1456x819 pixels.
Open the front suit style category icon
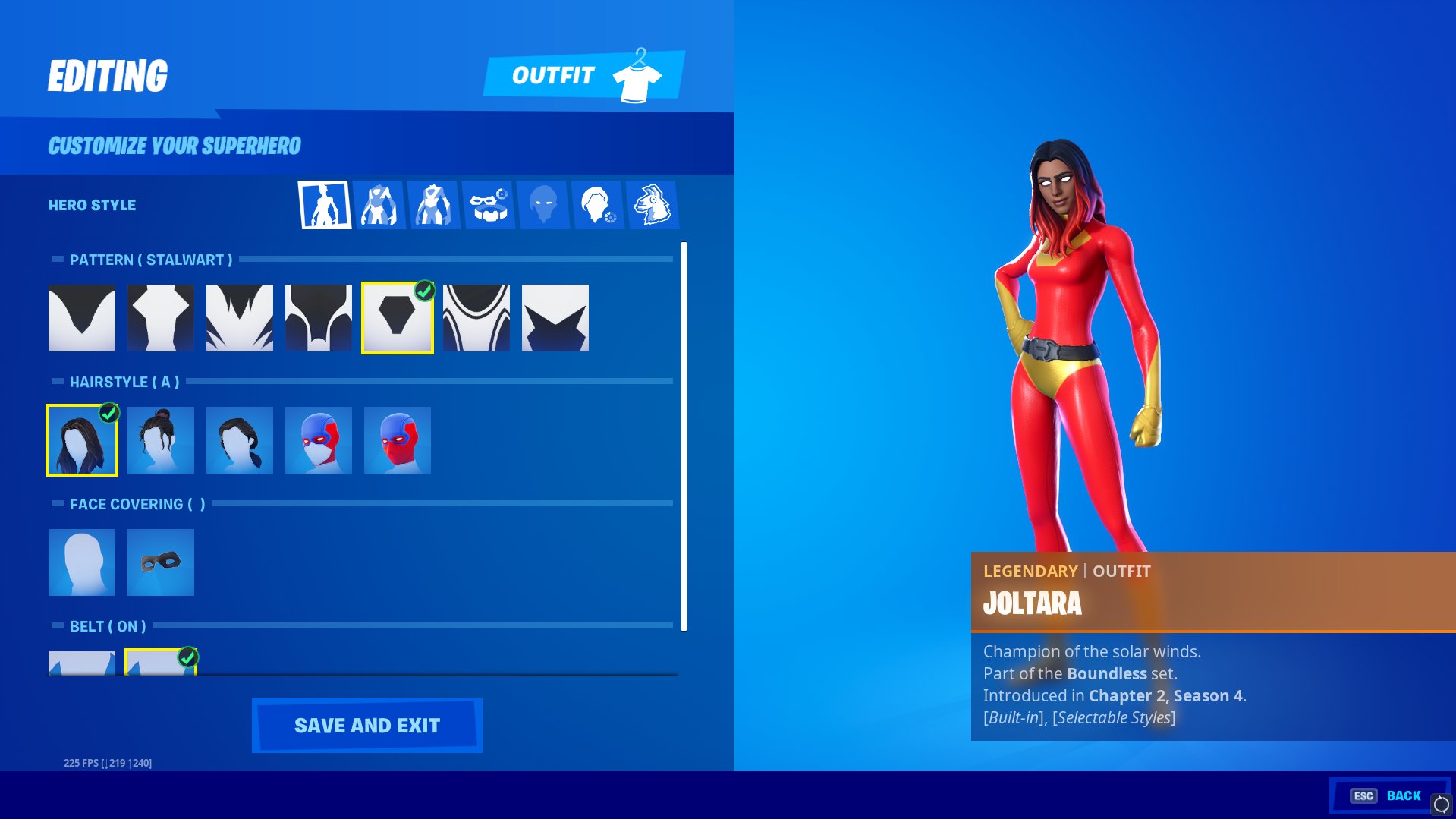pos(379,203)
